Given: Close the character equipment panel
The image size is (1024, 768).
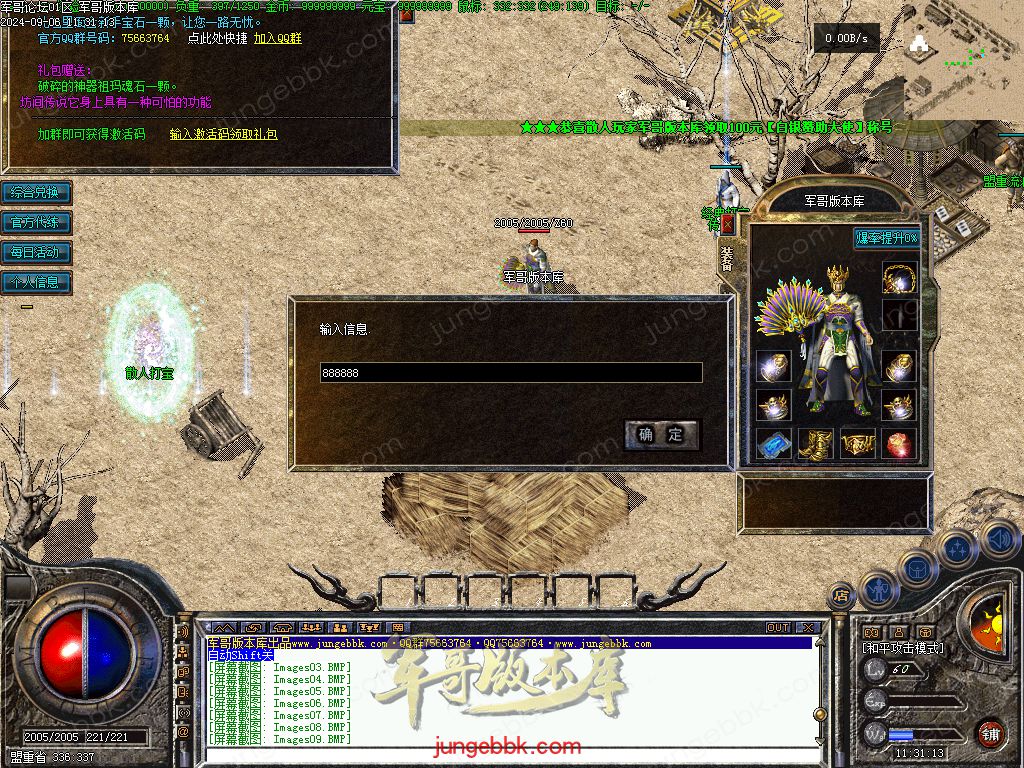Looking at the screenshot, I should click(x=727, y=225).
